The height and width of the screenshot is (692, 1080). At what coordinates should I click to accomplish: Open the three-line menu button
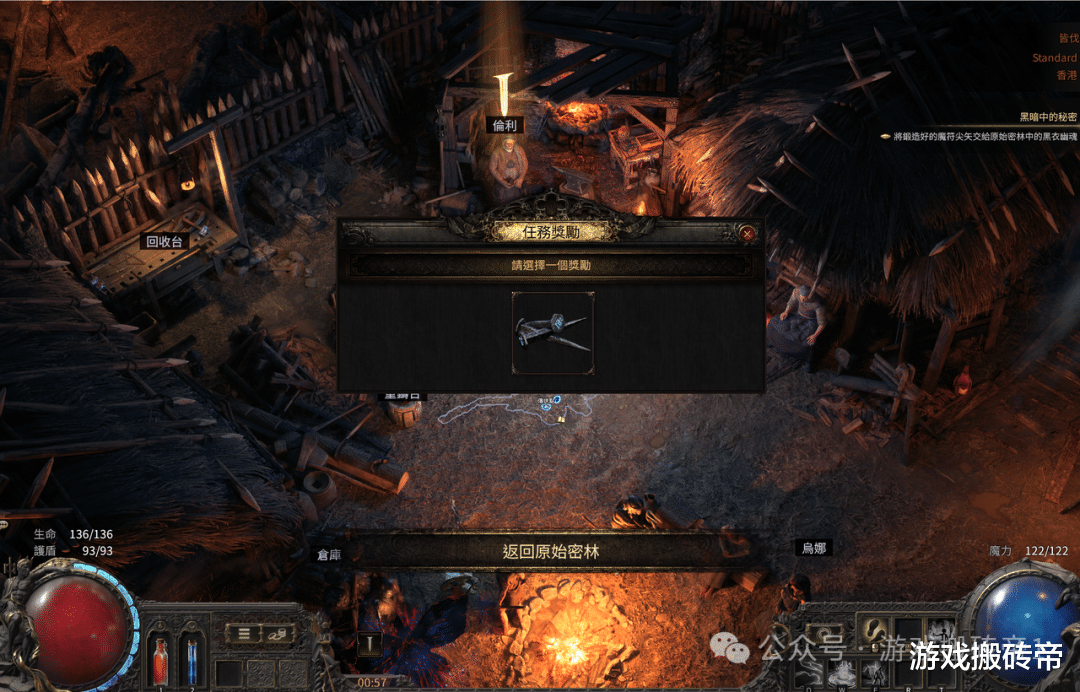243,633
